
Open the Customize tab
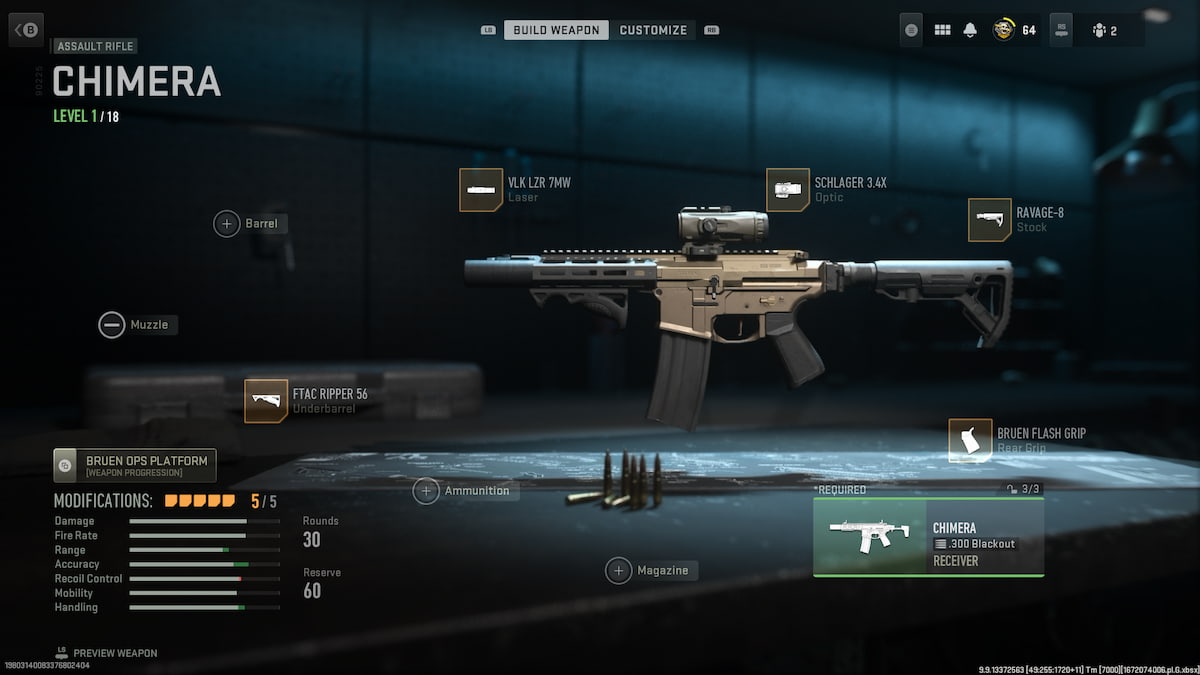click(653, 30)
